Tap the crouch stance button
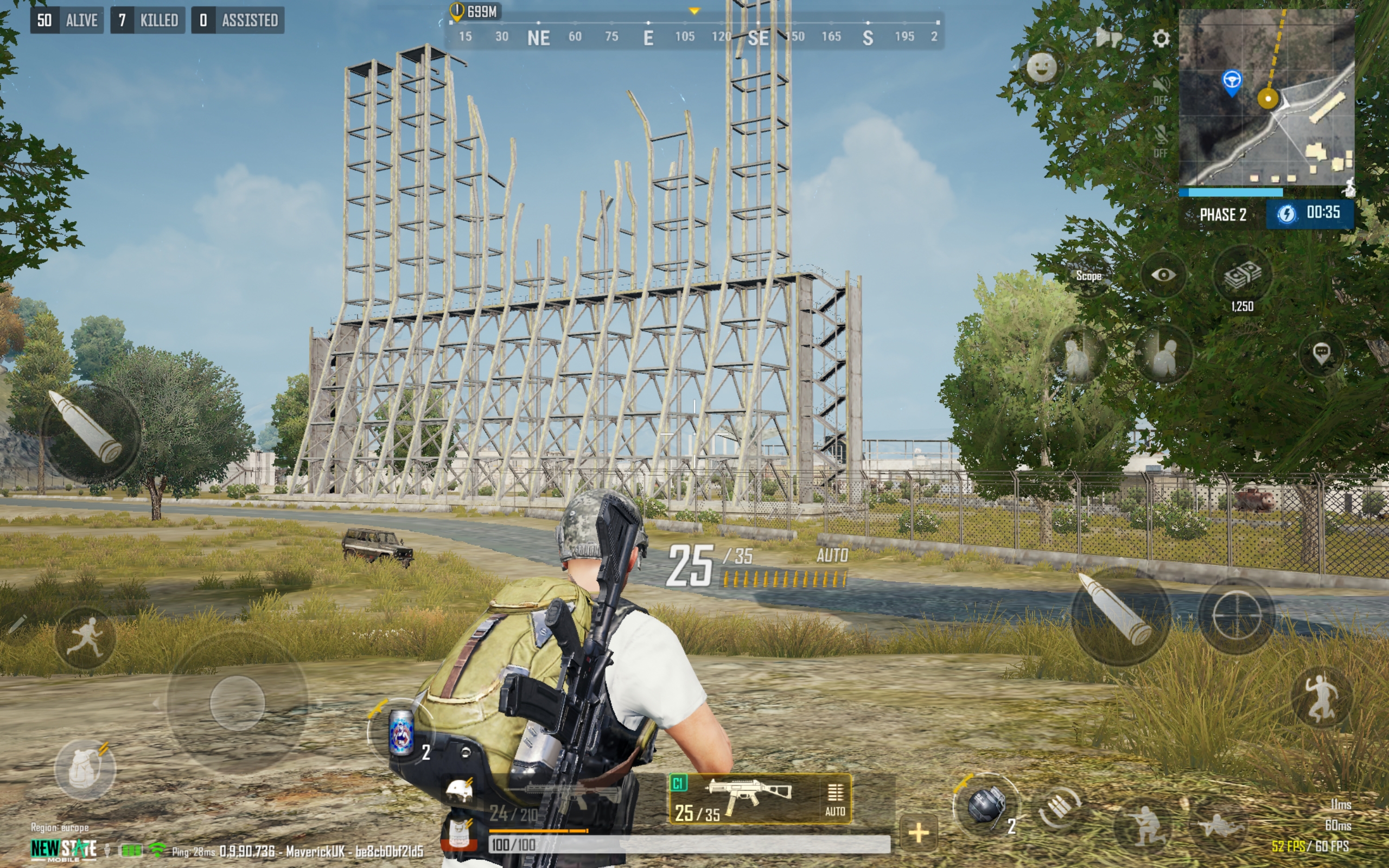 [x=1142, y=826]
